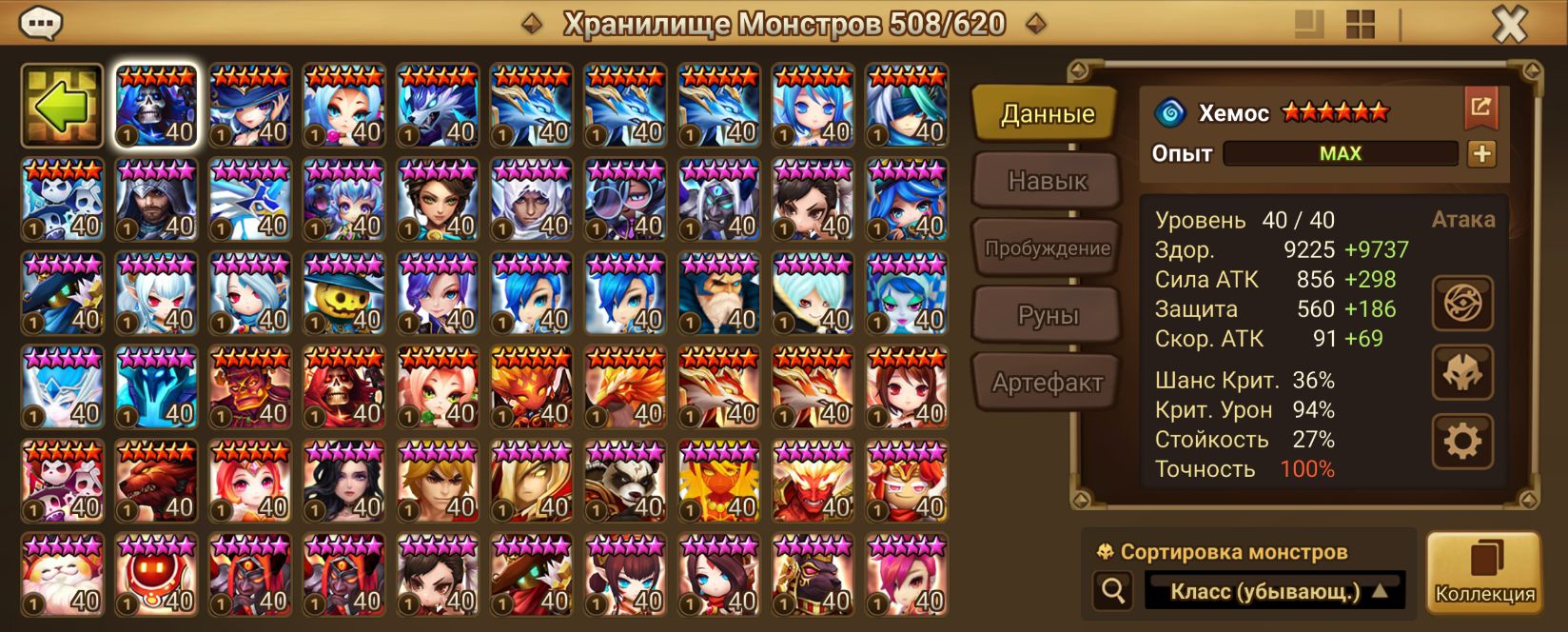Open the Навык tab
Screen dimensions: 1568x632
(x=1047, y=181)
